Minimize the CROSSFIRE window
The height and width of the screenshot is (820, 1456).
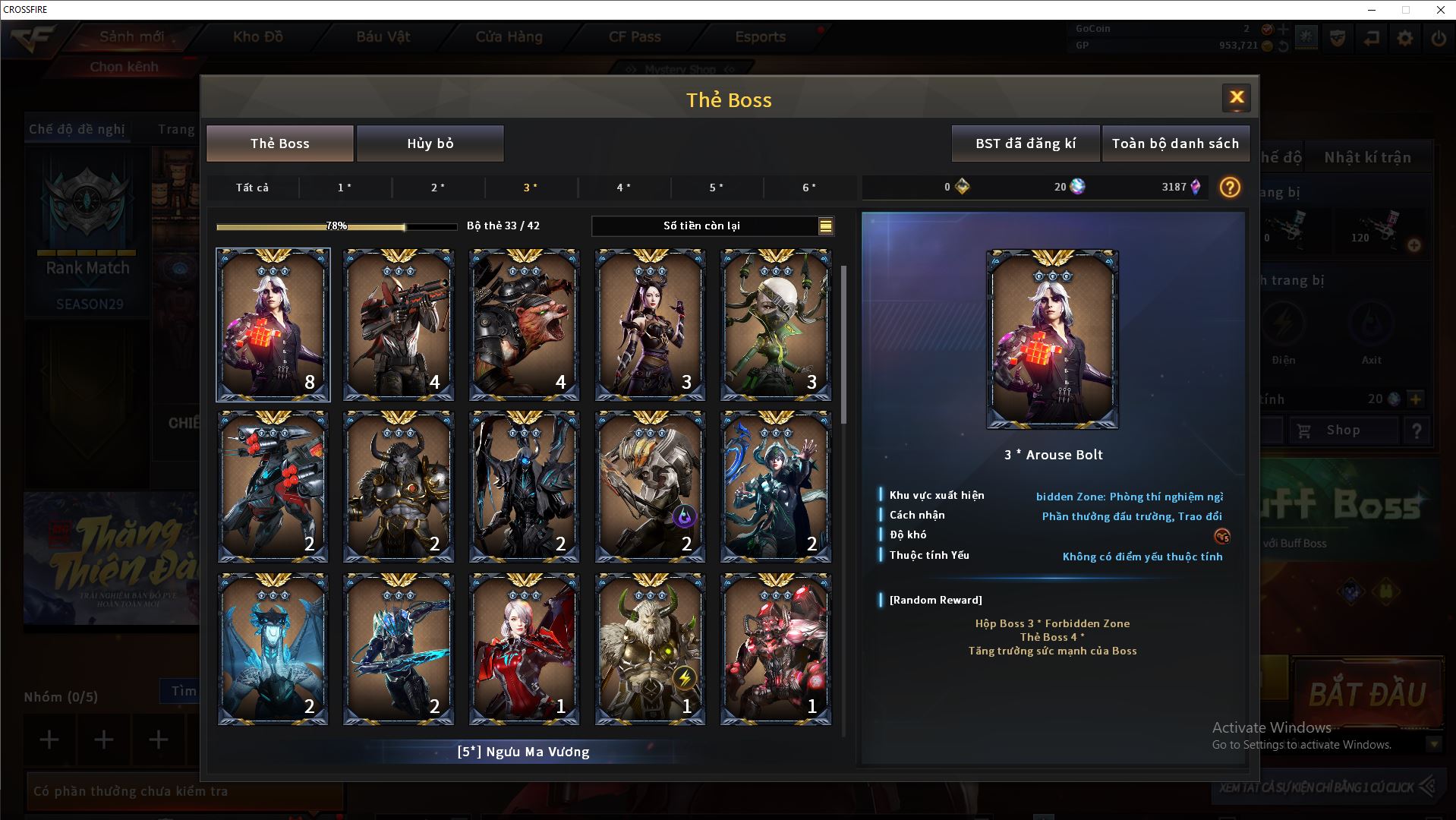point(1372,10)
